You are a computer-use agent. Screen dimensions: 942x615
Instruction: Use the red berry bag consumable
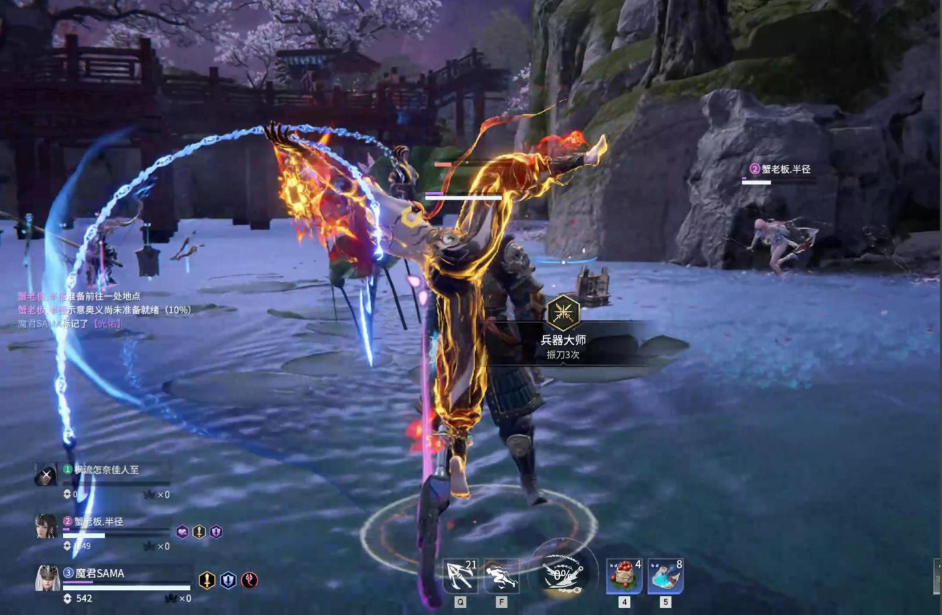point(624,577)
